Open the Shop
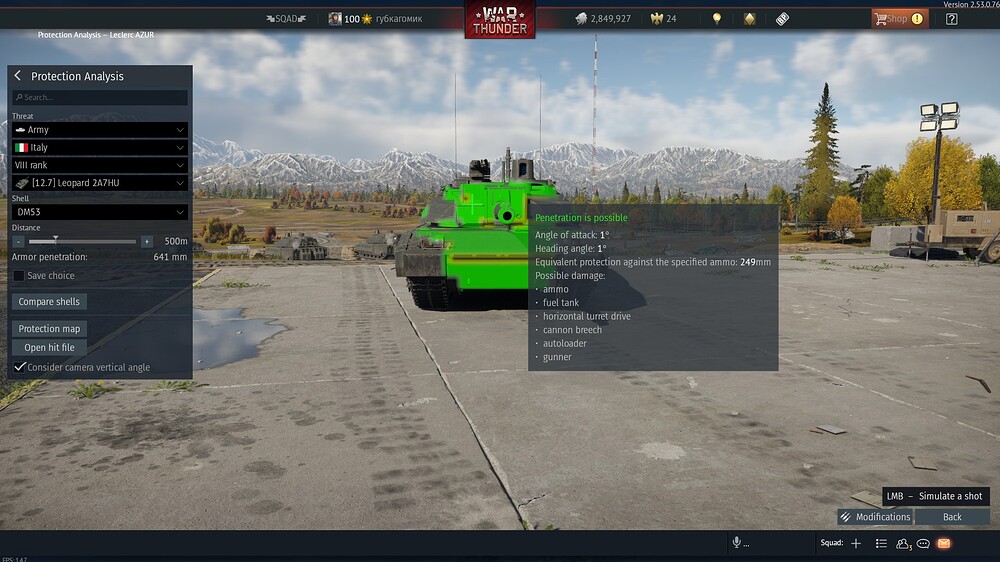 click(x=898, y=18)
